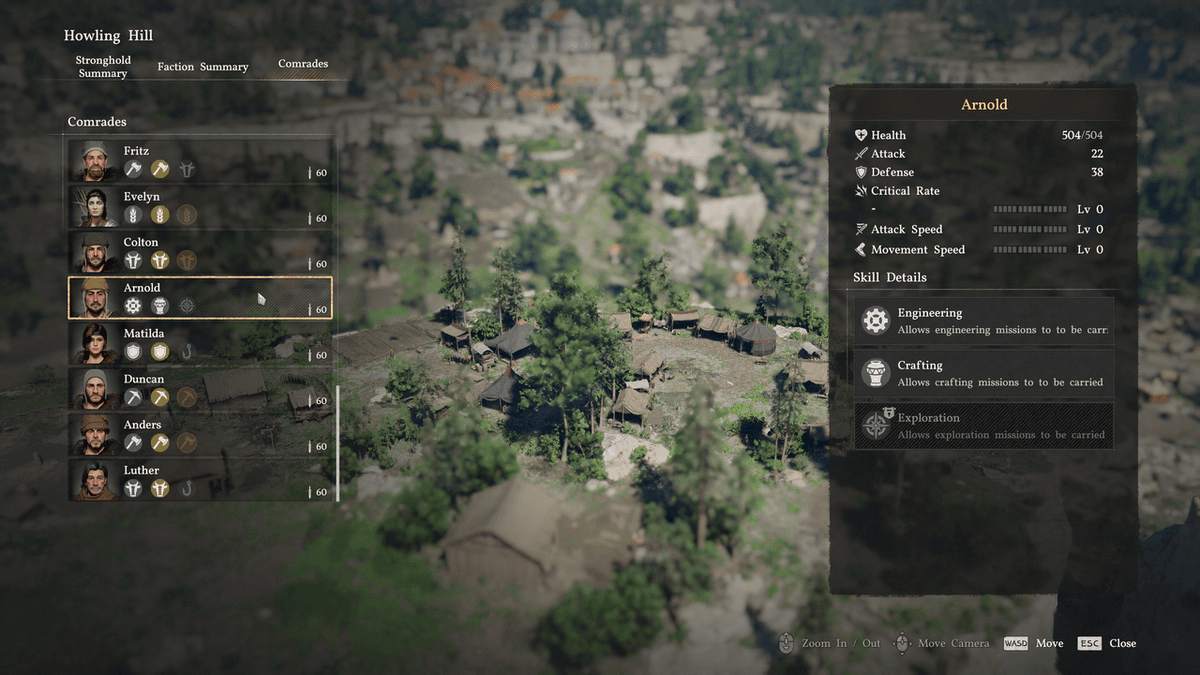The height and width of the screenshot is (675, 1200).
Task: Choose Duncan's comrade entry
Action: click(200, 389)
